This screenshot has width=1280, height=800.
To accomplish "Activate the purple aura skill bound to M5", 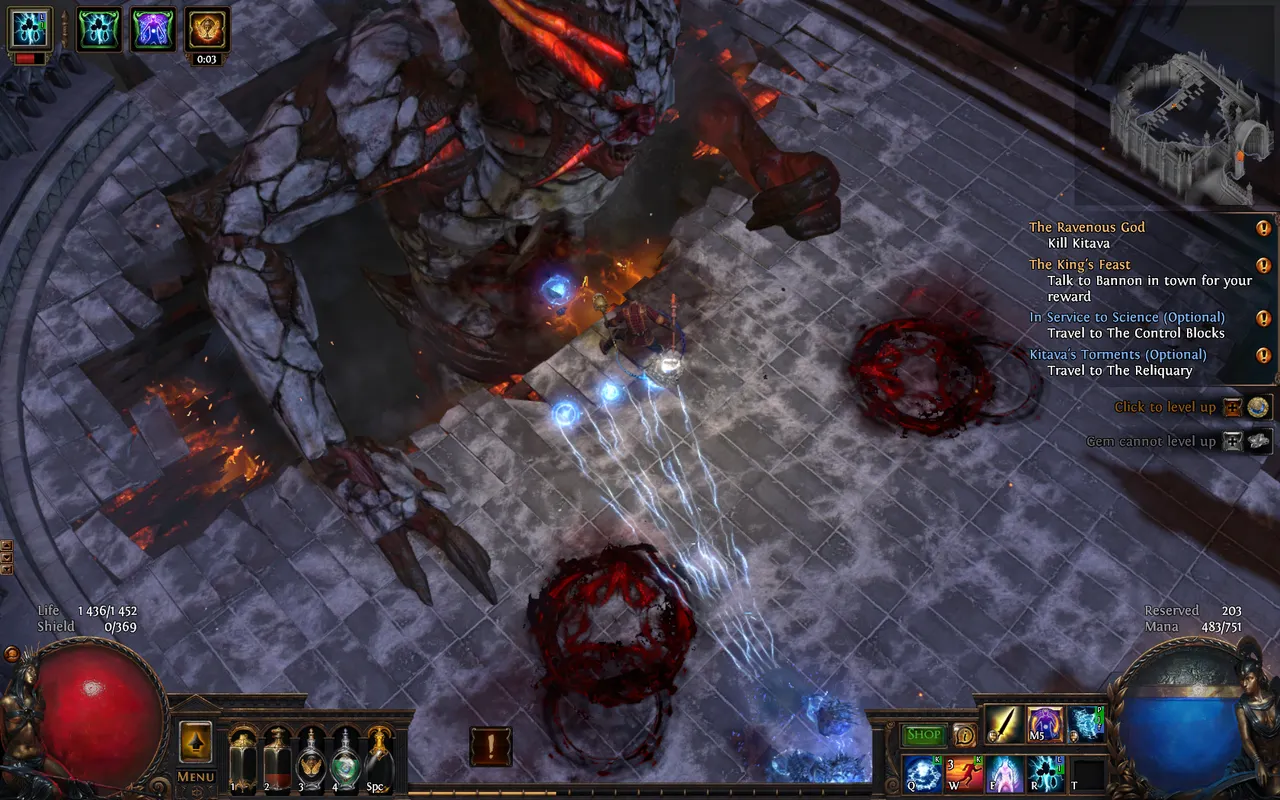I will [1045, 724].
